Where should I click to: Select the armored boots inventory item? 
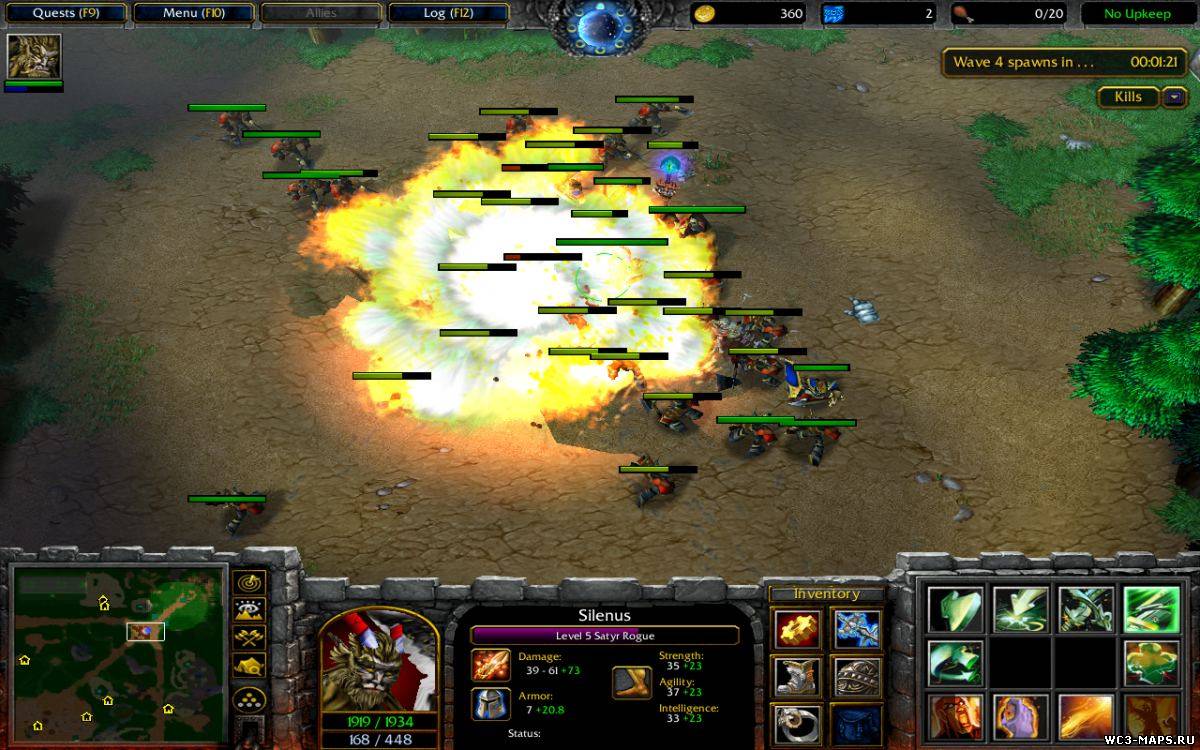(x=797, y=677)
